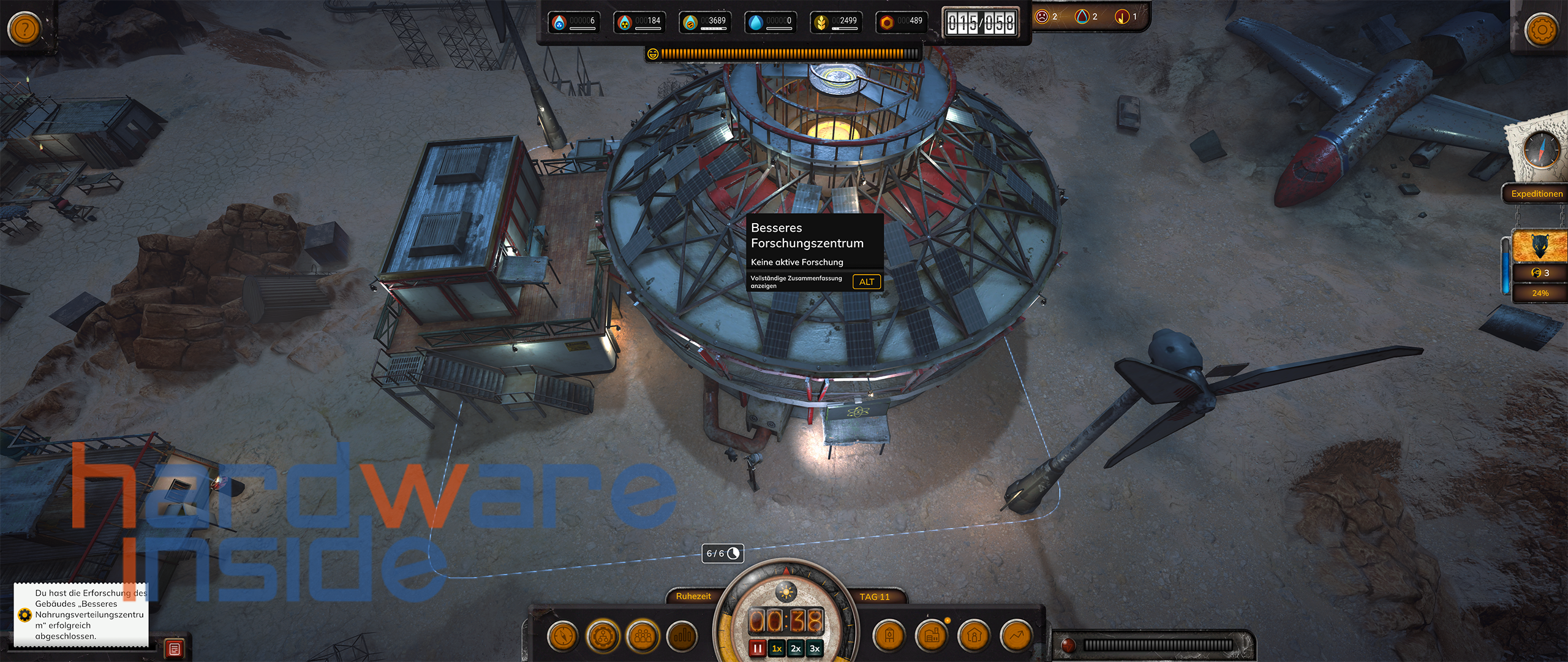Set game speed to 1x
Image resolution: width=1568 pixels, height=662 pixels.
click(777, 649)
